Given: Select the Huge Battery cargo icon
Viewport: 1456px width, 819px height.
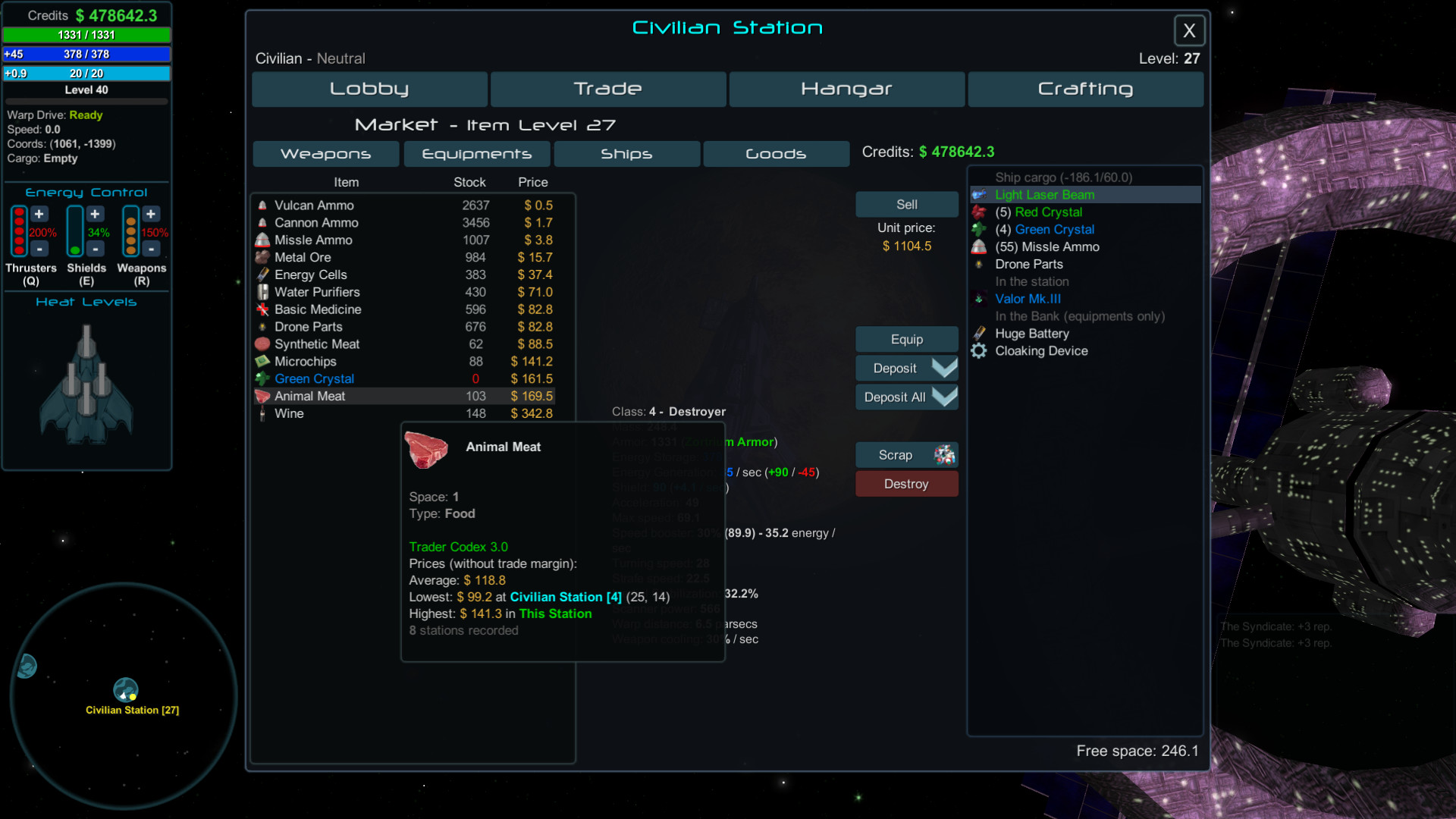Looking at the screenshot, I should coord(979,334).
